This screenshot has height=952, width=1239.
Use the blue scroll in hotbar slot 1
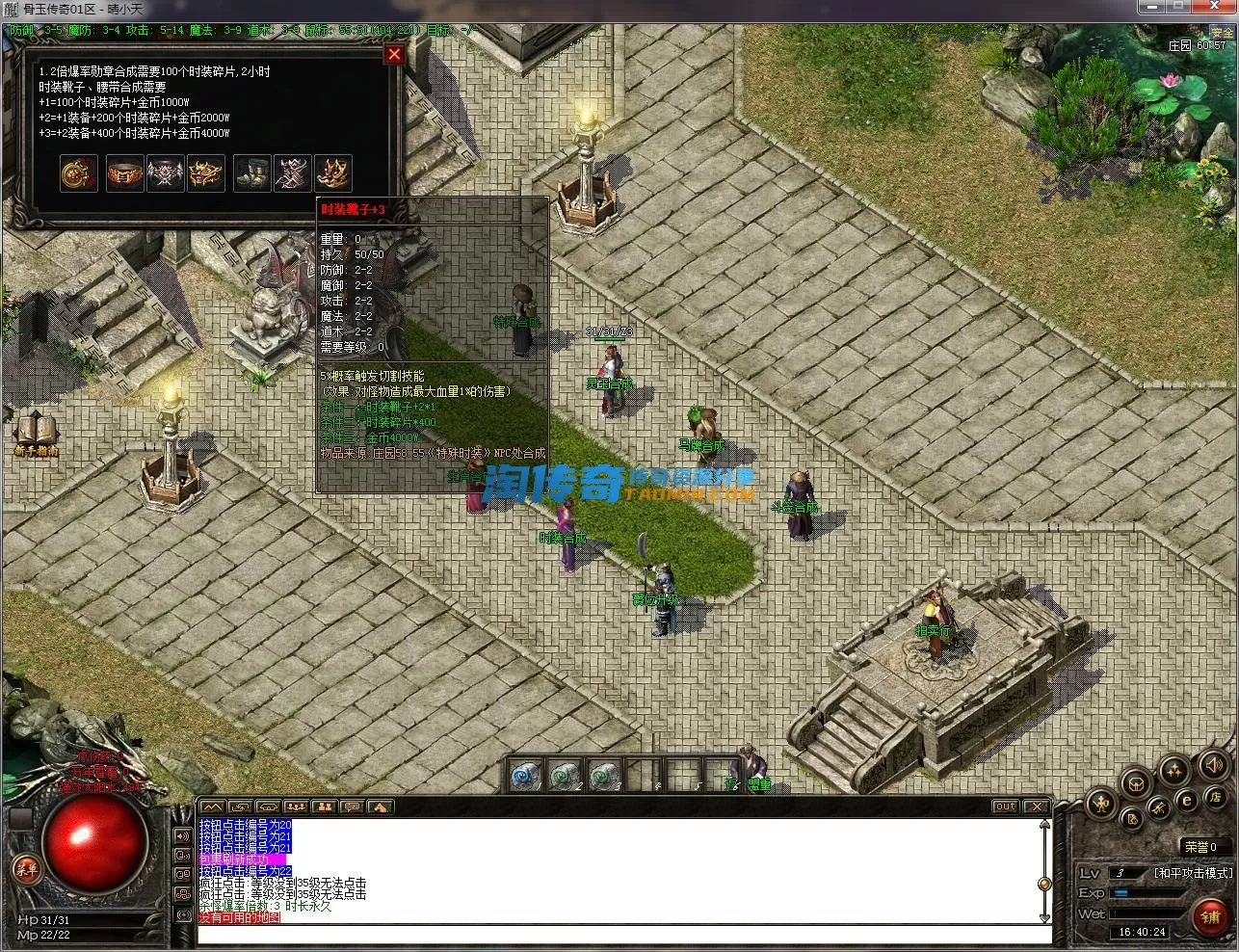click(x=526, y=775)
